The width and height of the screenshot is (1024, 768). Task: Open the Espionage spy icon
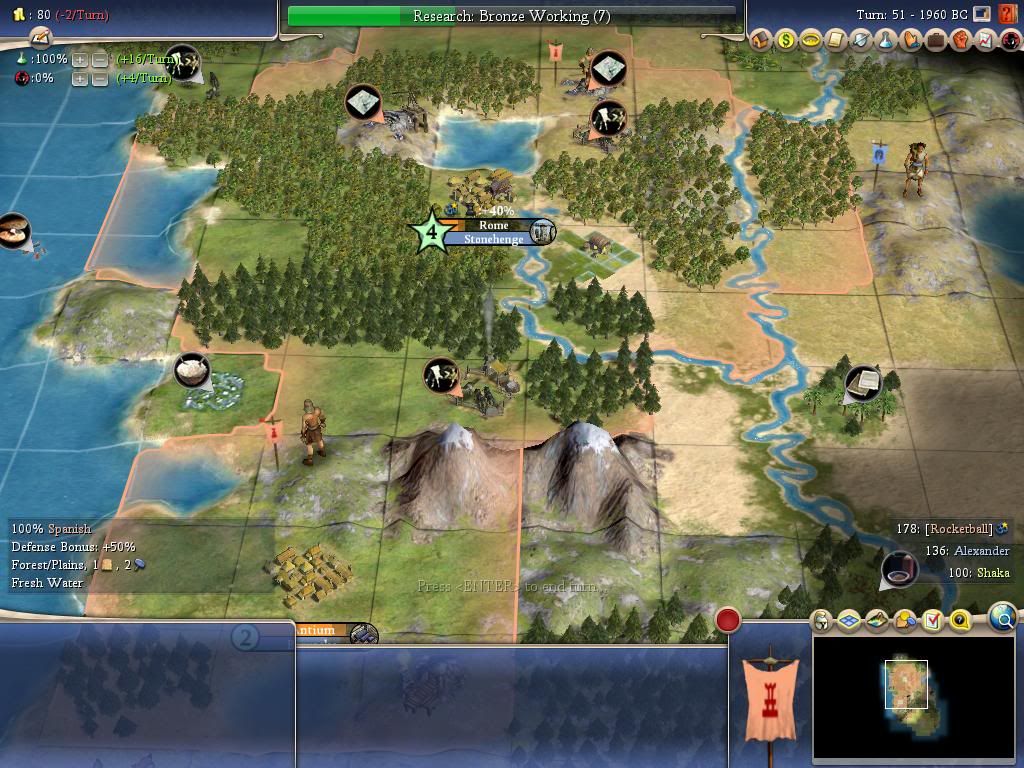pyautogui.click(x=1009, y=40)
